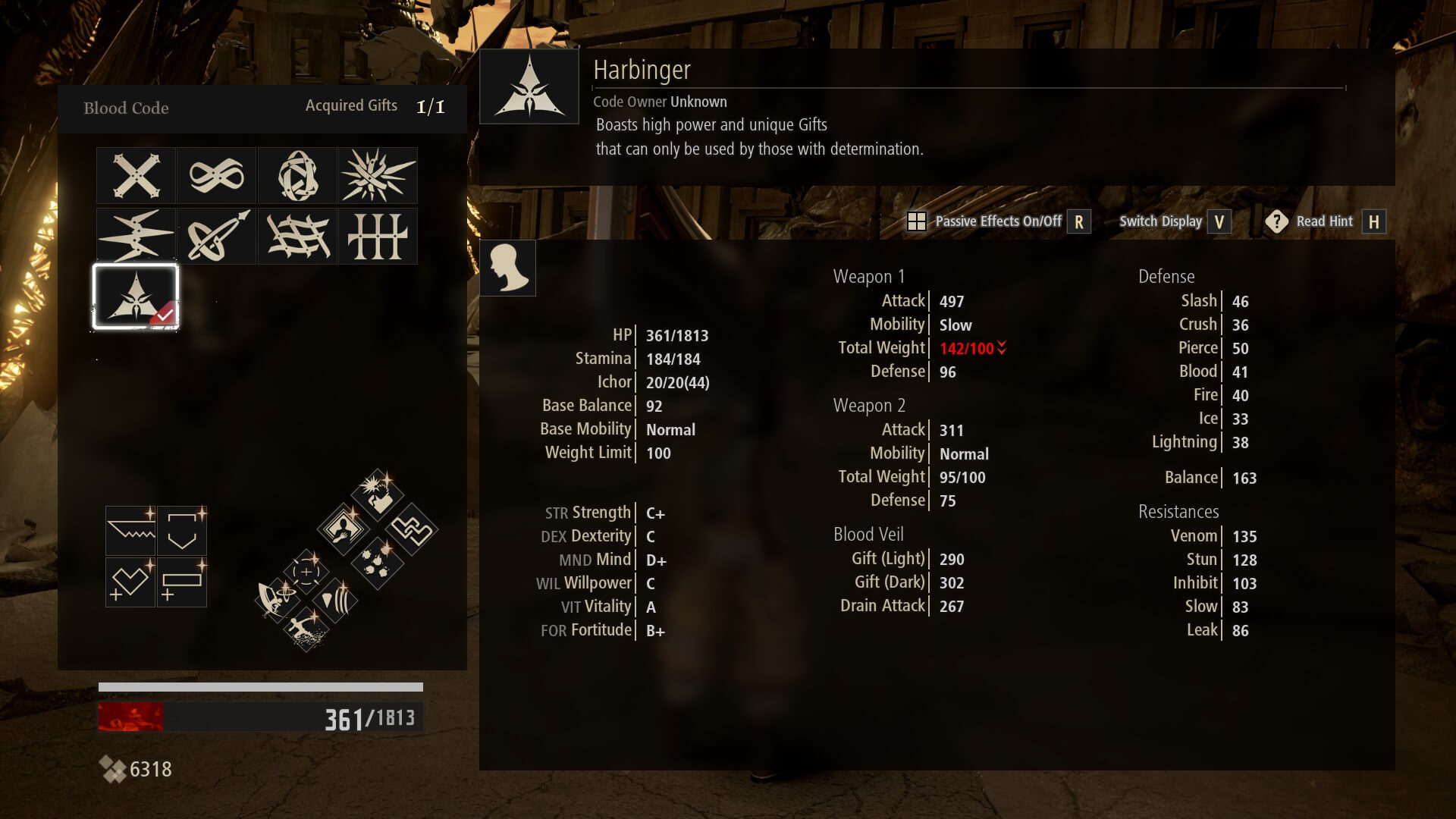Open the character silhouette portrait tab

[508, 268]
